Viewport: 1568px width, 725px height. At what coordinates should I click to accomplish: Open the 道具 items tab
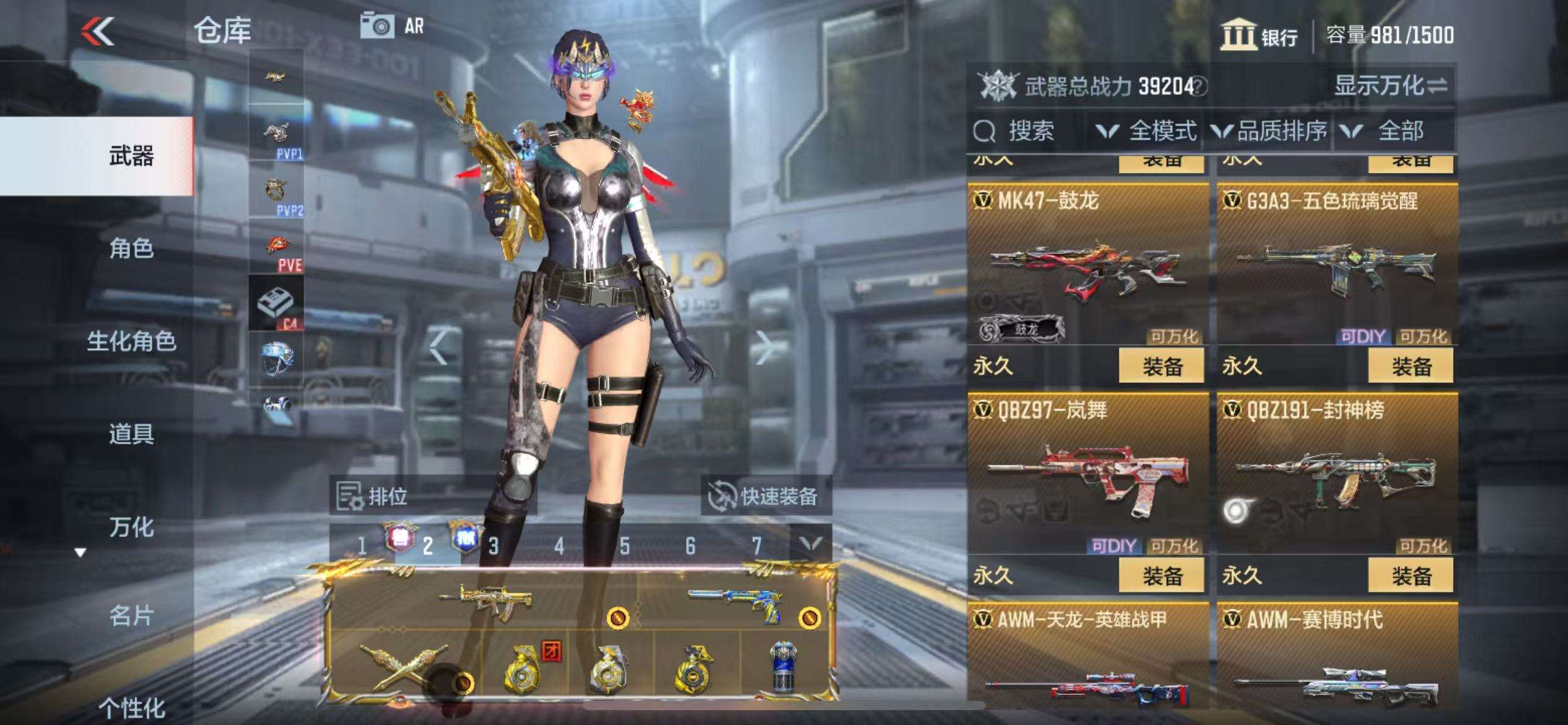131,434
